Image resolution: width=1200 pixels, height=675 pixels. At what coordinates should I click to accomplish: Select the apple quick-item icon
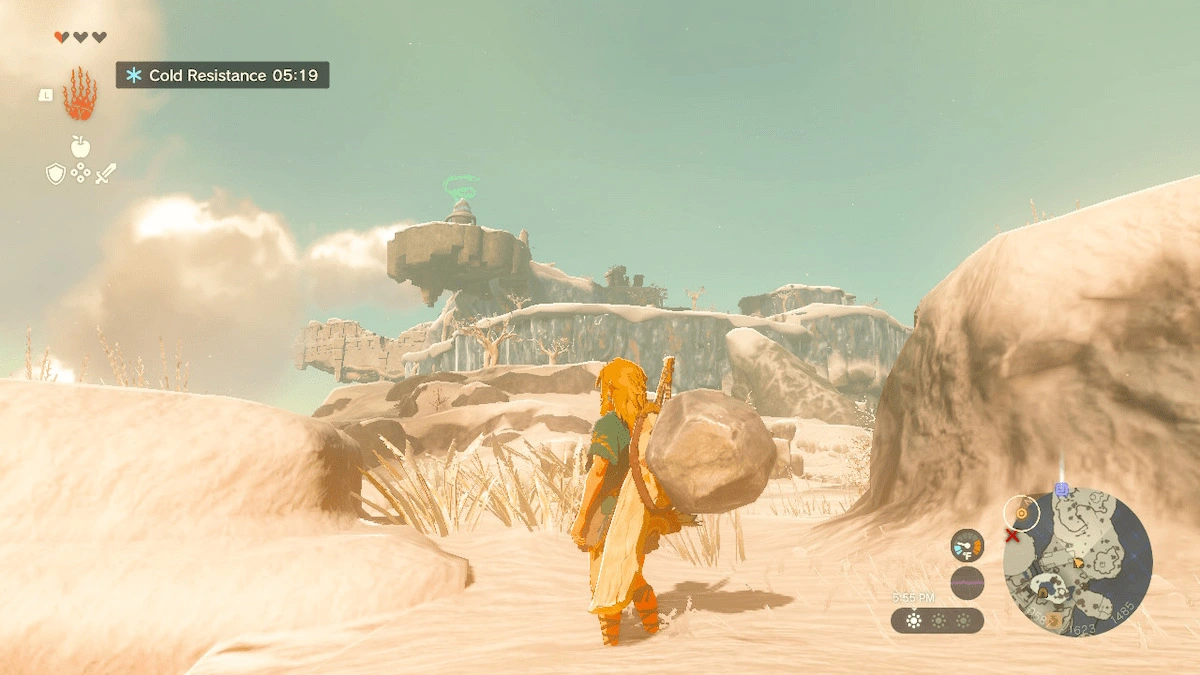click(x=80, y=147)
